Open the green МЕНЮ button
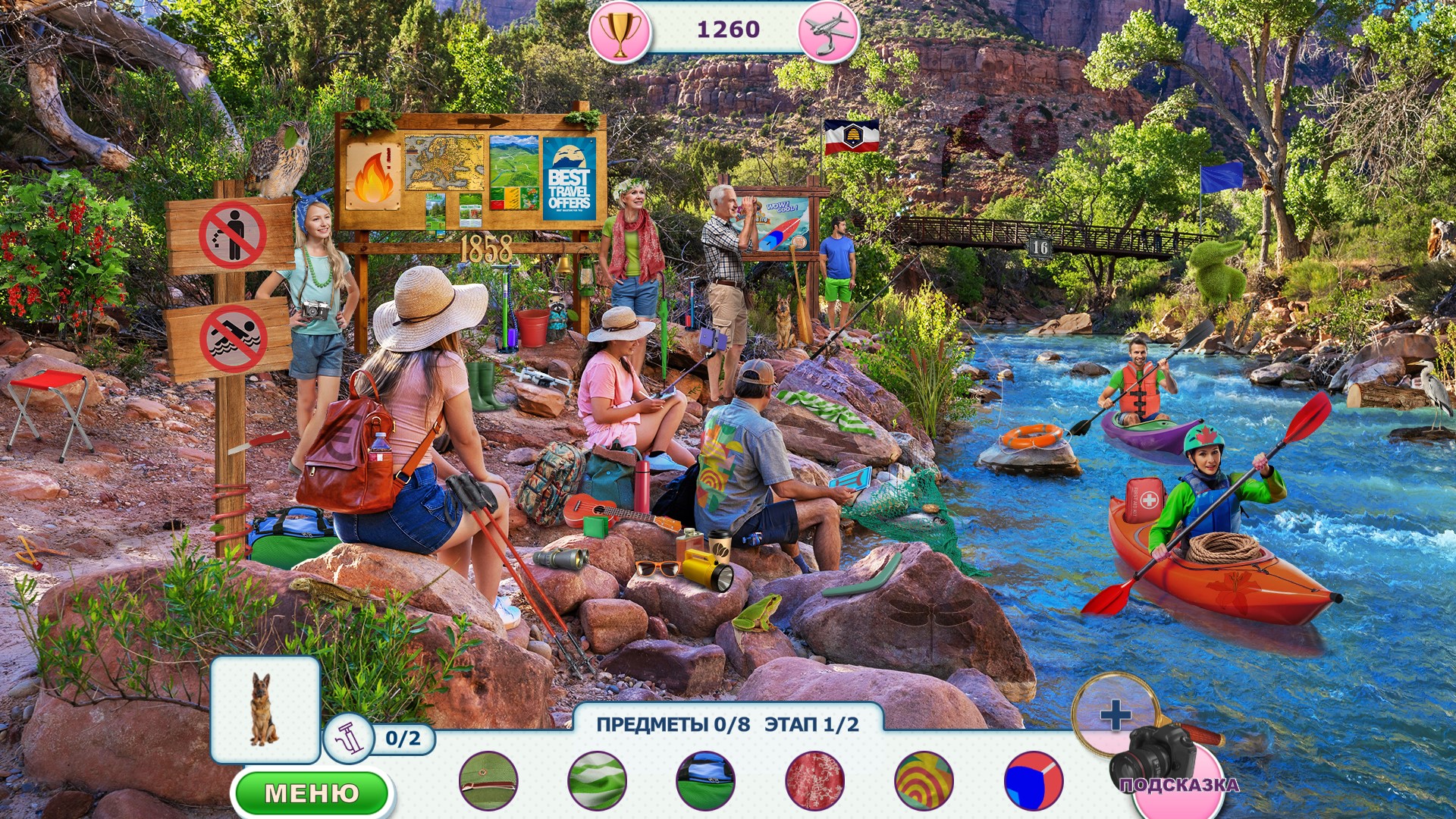This screenshot has height=819, width=1456. [x=312, y=793]
